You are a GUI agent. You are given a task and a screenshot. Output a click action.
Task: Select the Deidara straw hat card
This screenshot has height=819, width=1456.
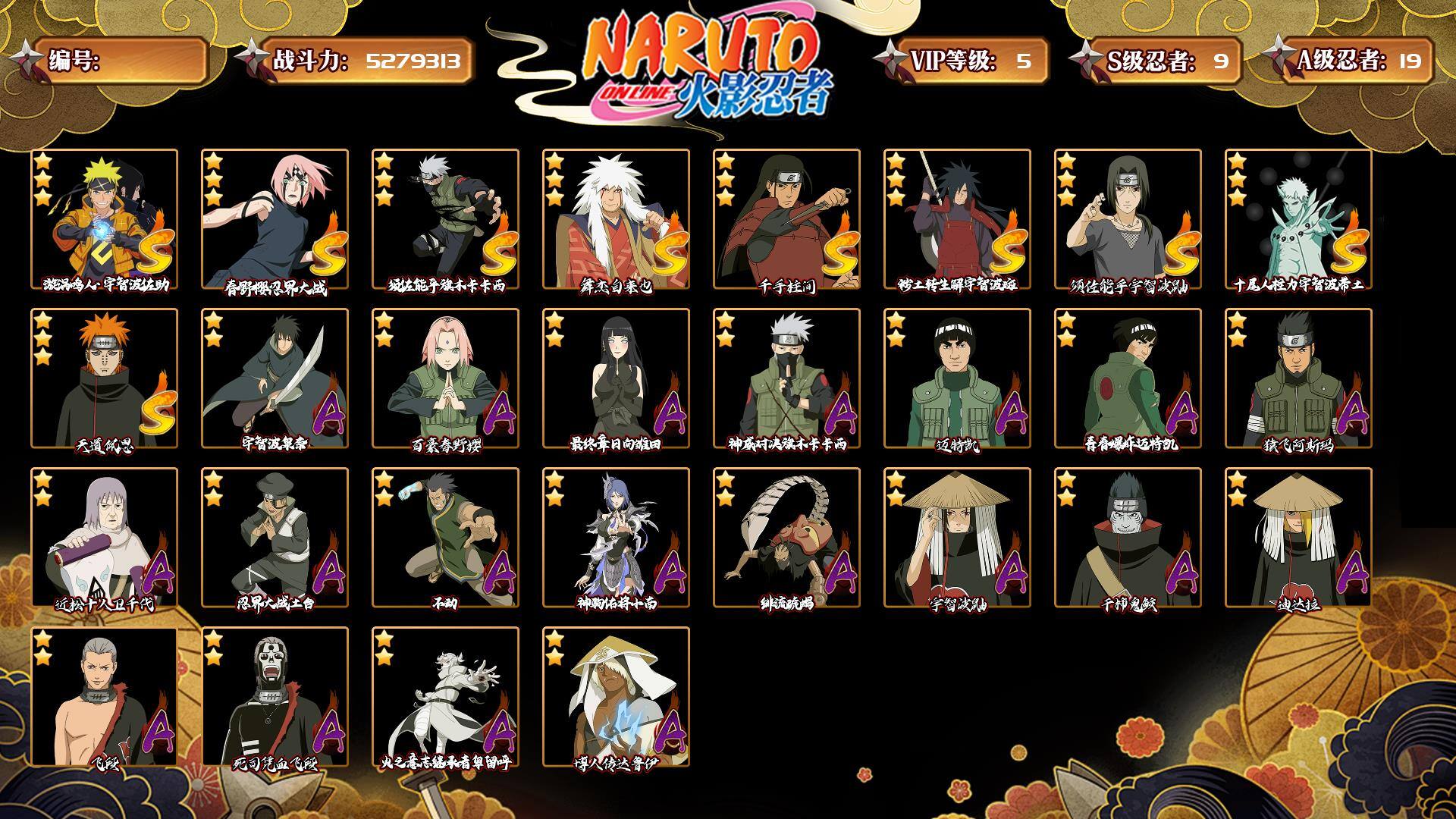[1298, 538]
